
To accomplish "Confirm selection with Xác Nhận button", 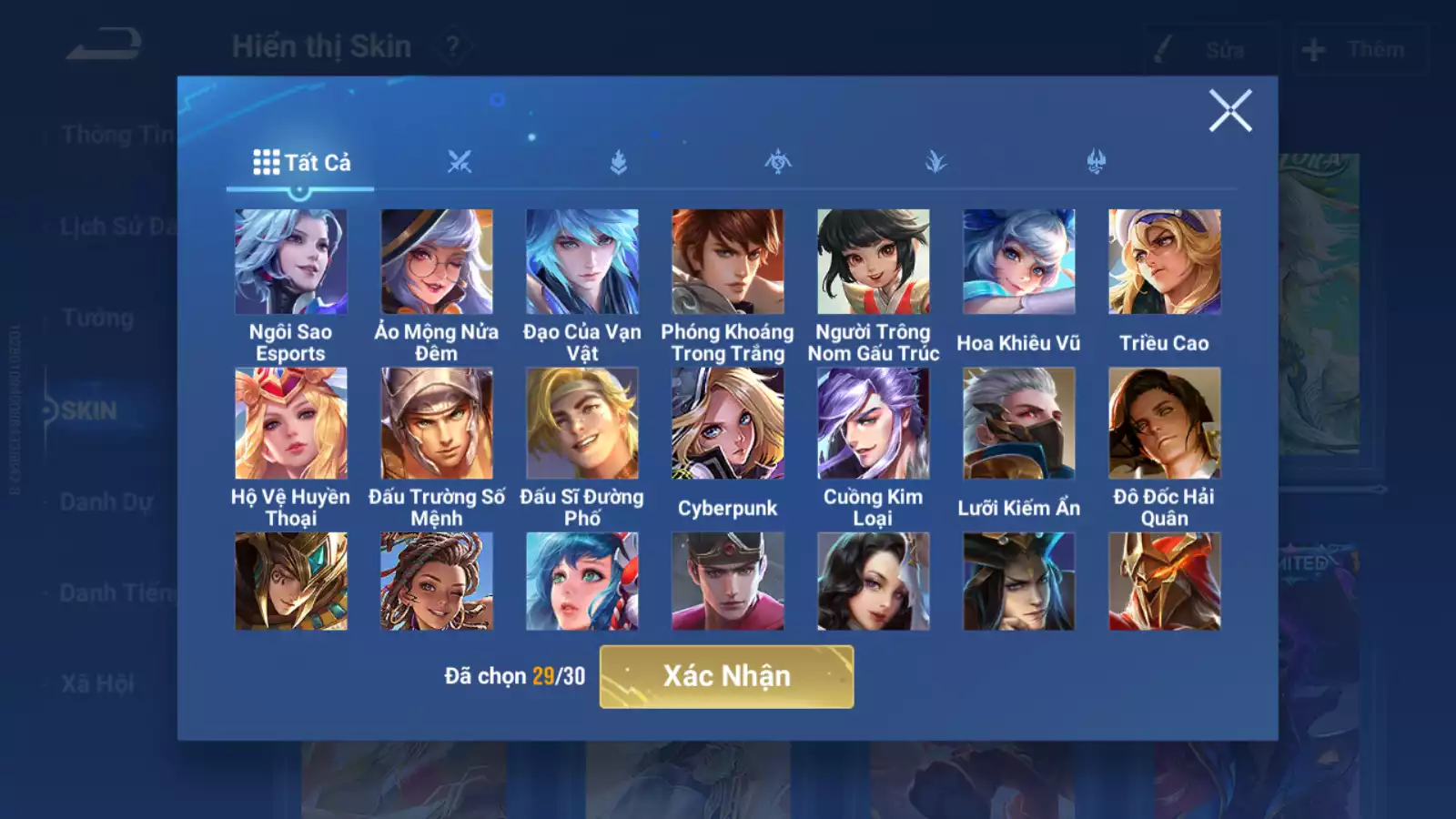I will [726, 676].
